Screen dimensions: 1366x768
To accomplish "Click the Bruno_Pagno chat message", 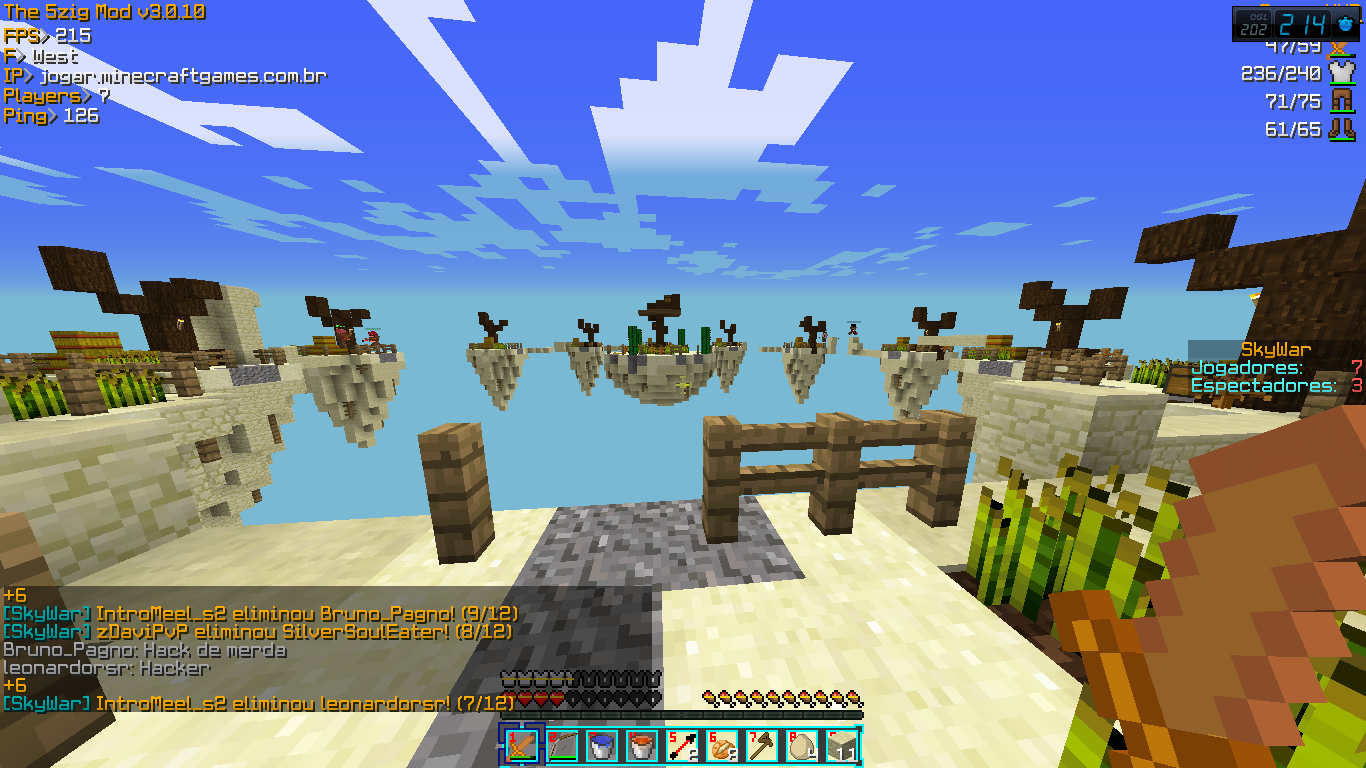I will point(145,650).
